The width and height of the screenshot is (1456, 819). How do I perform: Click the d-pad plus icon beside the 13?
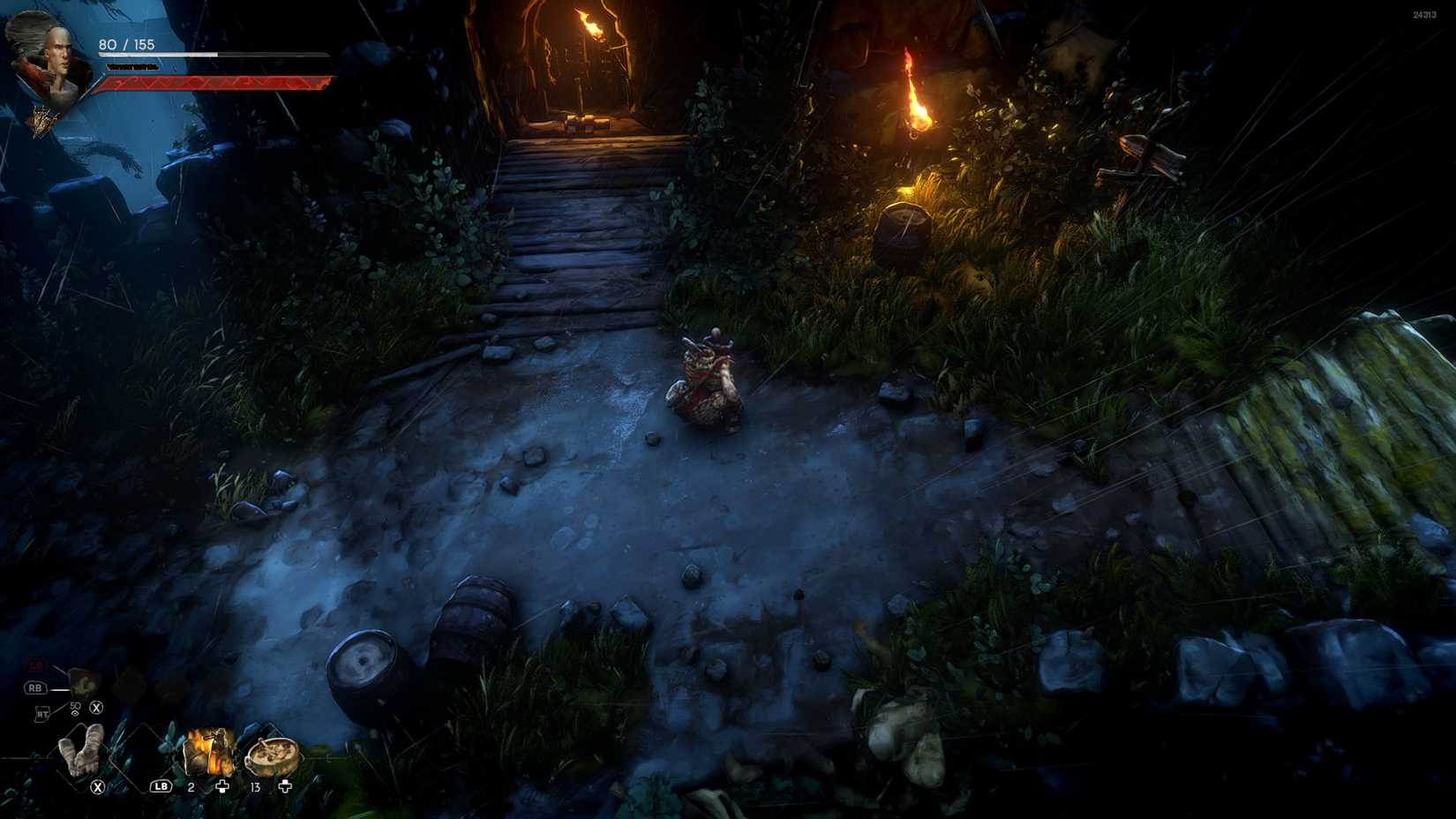(285, 786)
